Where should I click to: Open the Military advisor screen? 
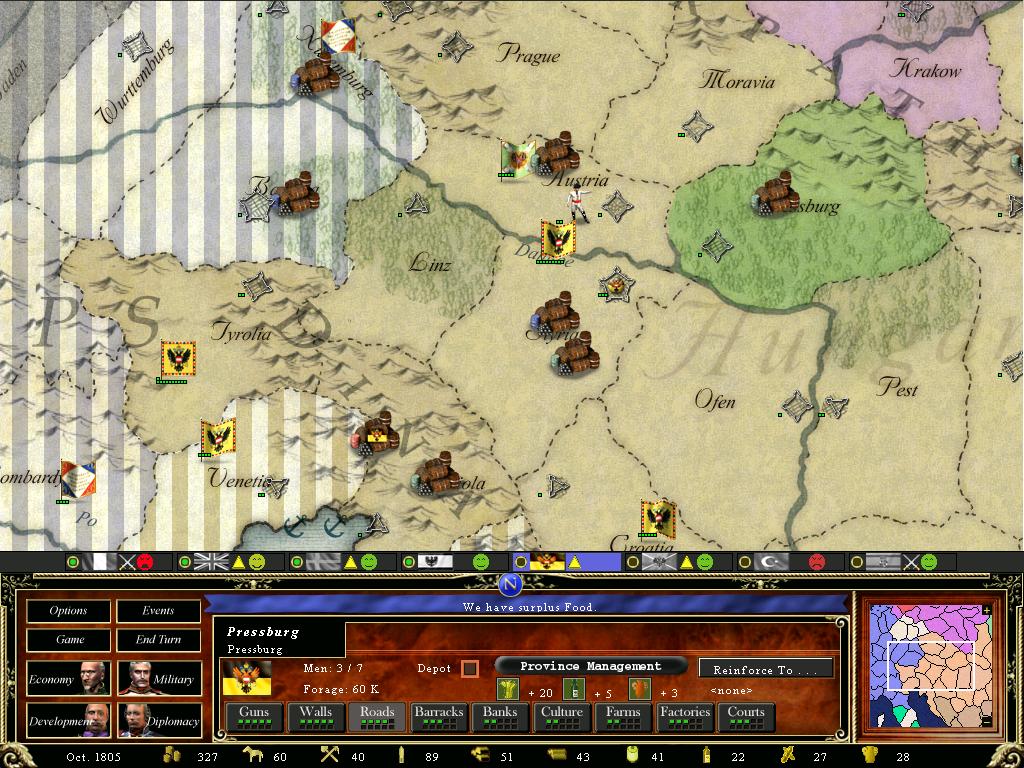pyautogui.click(x=158, y=679)
